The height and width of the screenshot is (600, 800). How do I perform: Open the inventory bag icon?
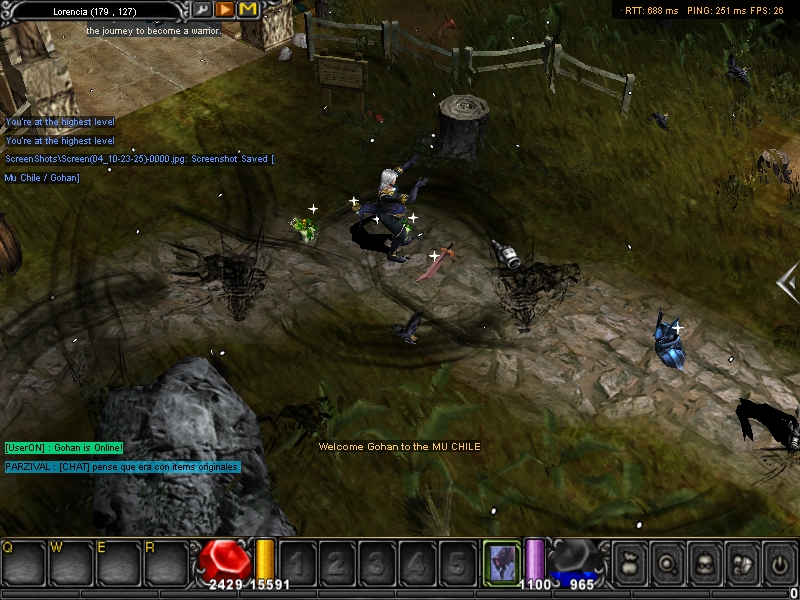pyautogui.click(x=629, y=565)
